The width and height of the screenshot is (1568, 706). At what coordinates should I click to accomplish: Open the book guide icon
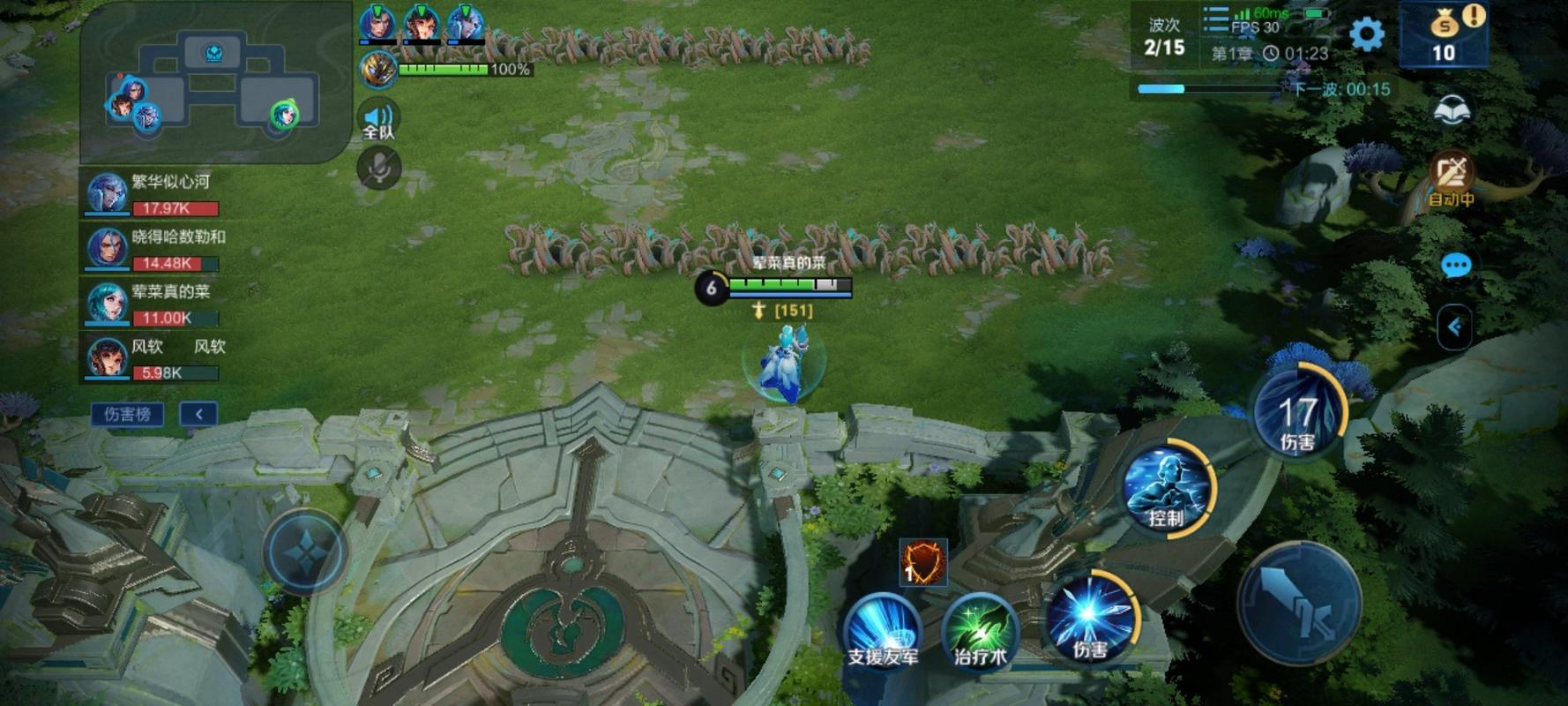pos(1452,111)
